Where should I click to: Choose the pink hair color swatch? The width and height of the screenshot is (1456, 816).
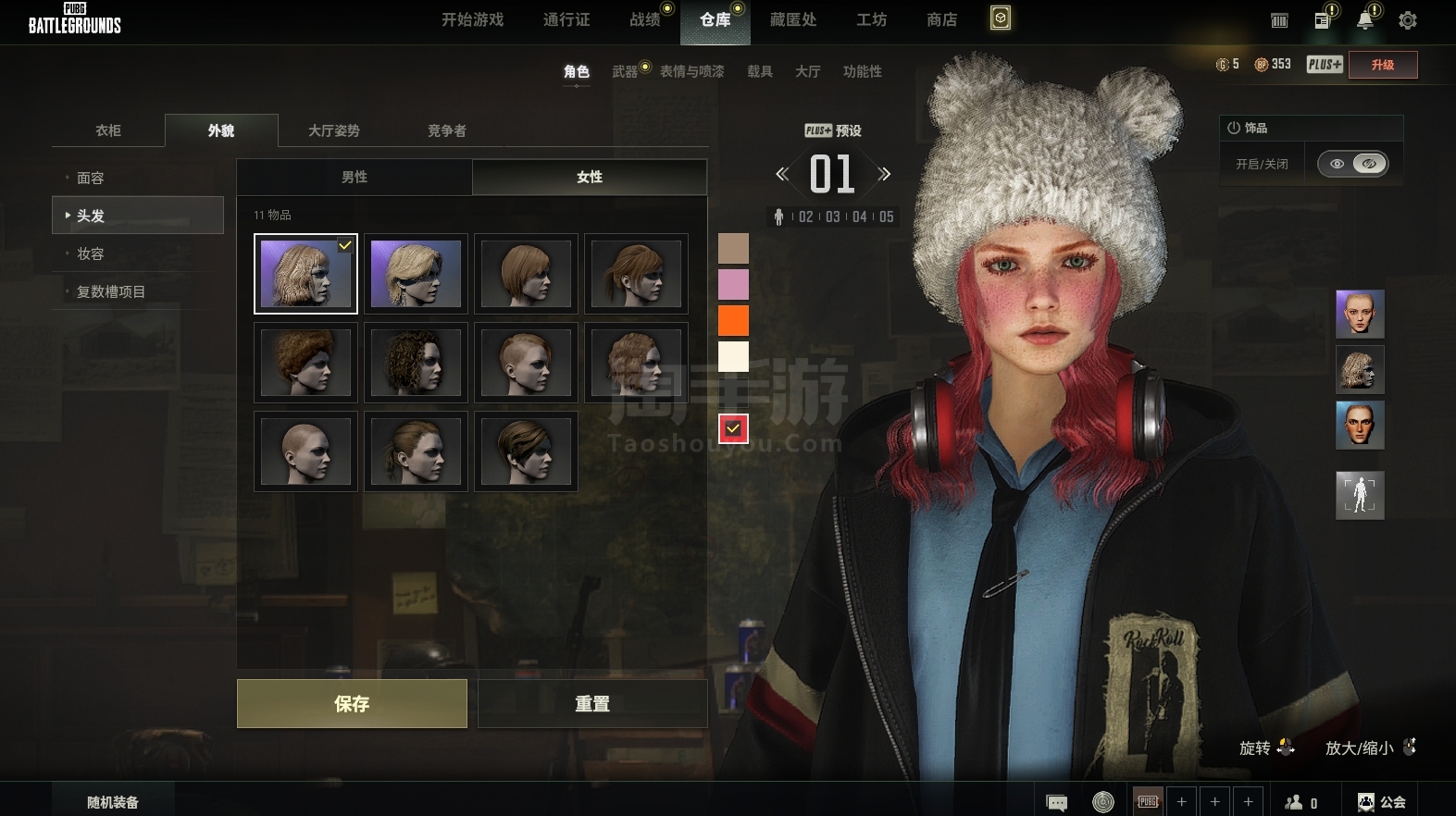(x=733, y=284)
